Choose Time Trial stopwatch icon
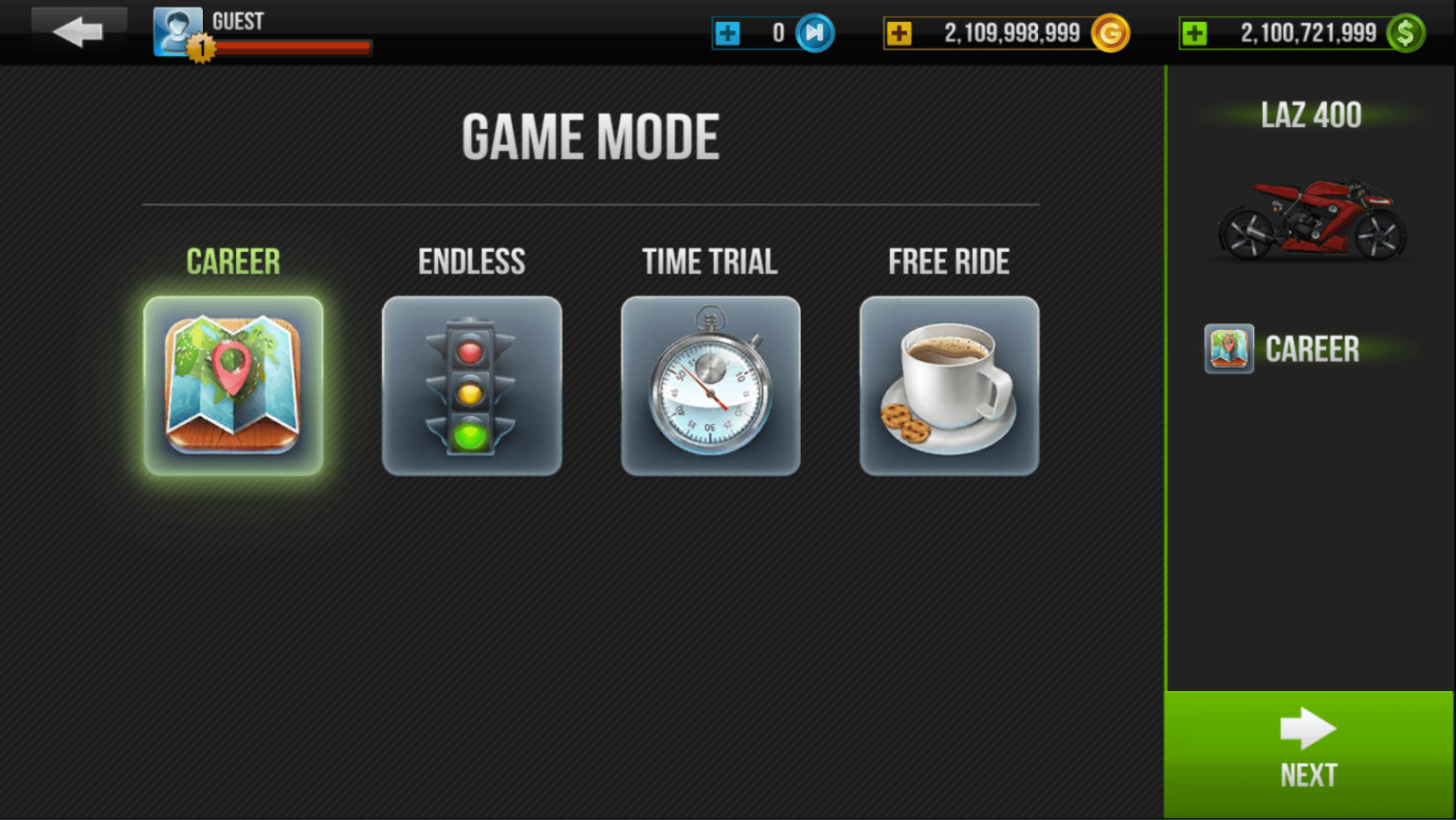Screen dimensions: 1456x820 [x=710, y=384]
